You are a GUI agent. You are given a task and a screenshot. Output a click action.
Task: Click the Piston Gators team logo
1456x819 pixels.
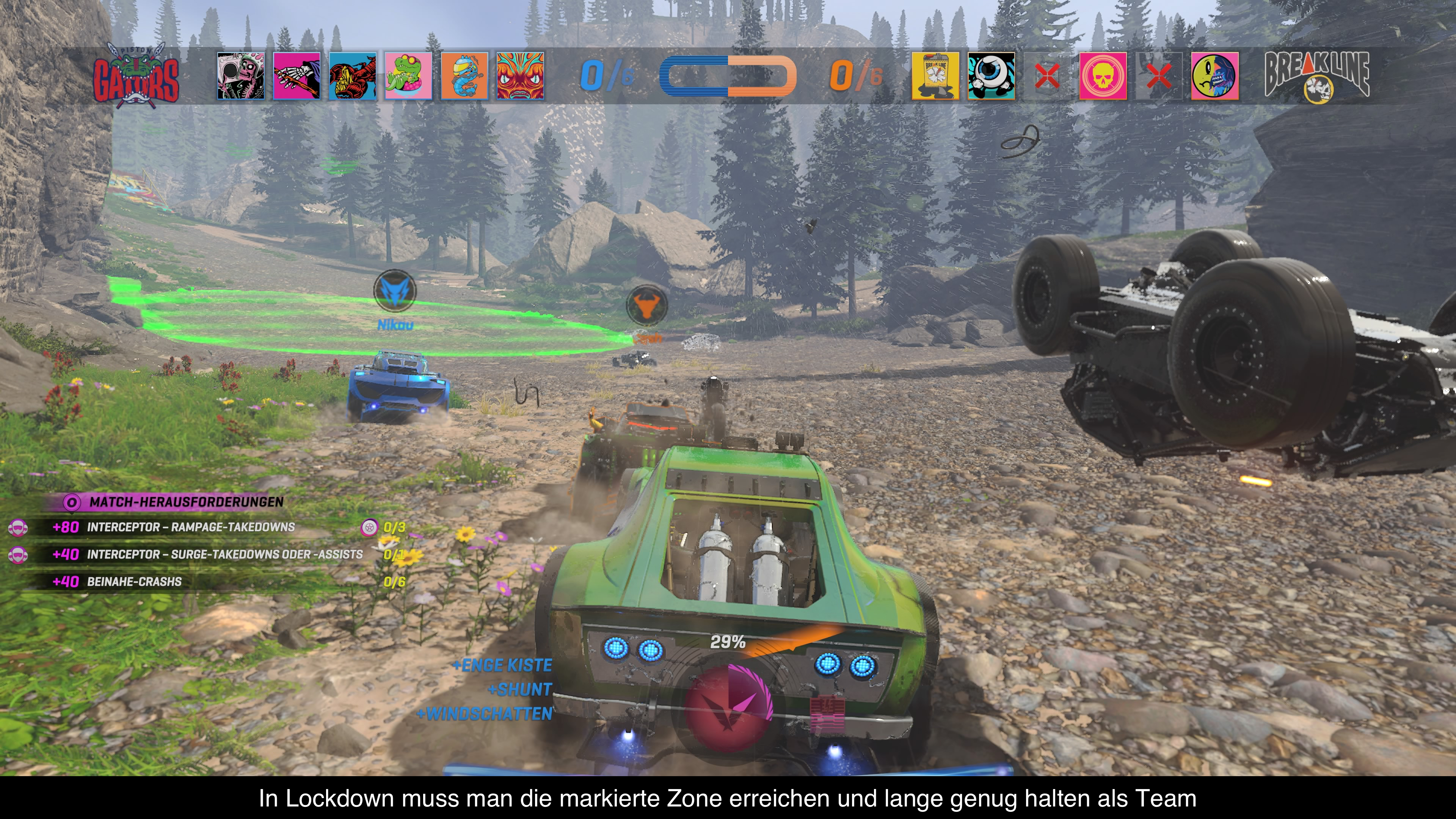(136, 76)
